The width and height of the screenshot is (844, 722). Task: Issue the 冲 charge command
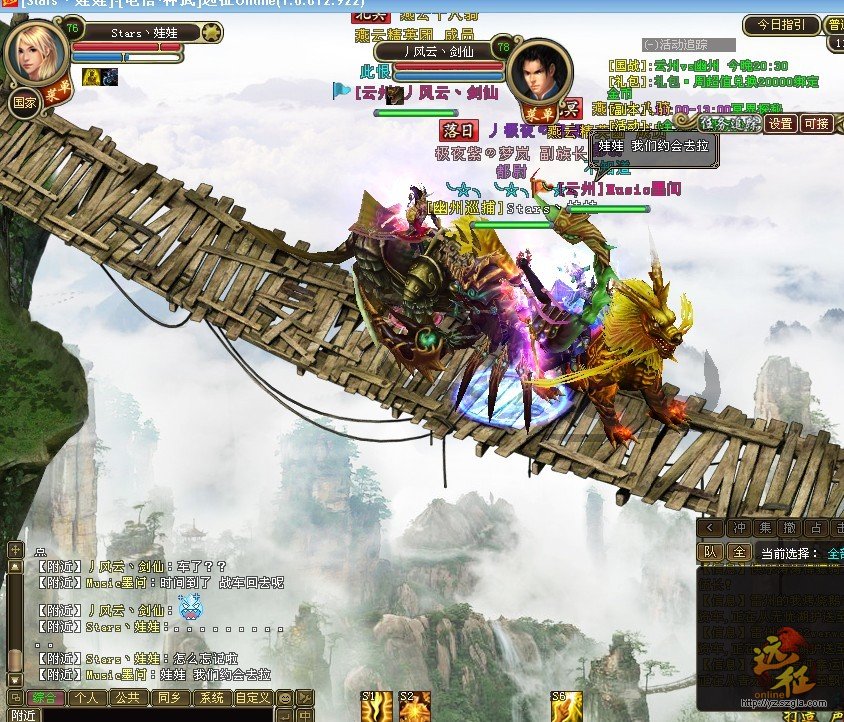738,527
